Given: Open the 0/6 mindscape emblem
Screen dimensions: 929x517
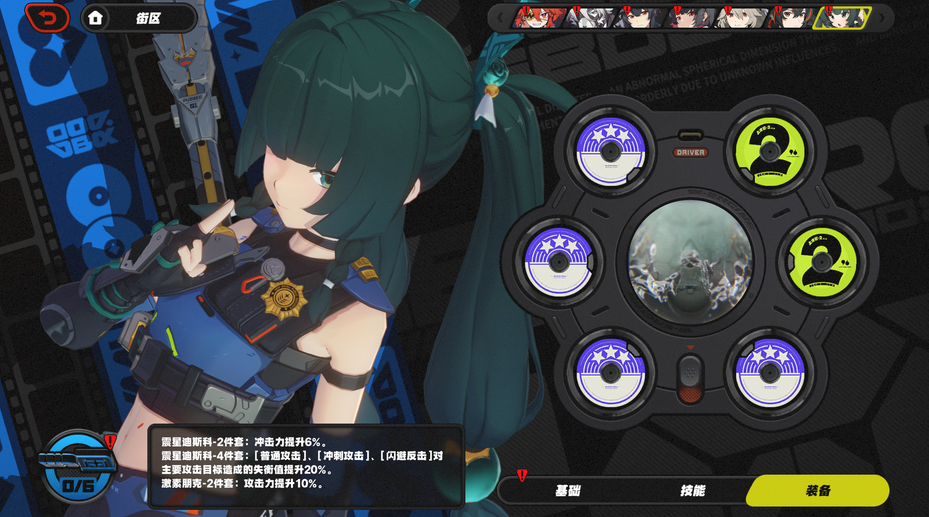Looking at the screenshot, I should pos(77,468).
